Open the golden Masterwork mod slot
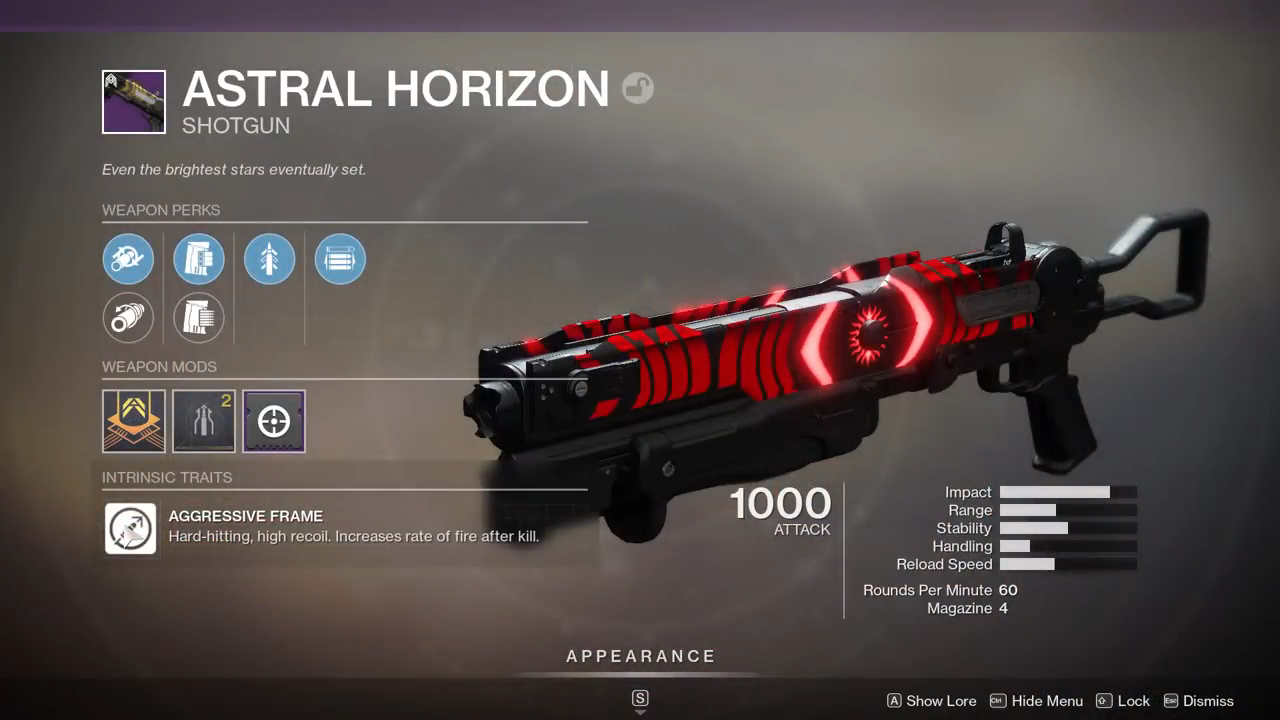Image resolution: width=1280 pixels, height=720 pixels. point(133,421)
